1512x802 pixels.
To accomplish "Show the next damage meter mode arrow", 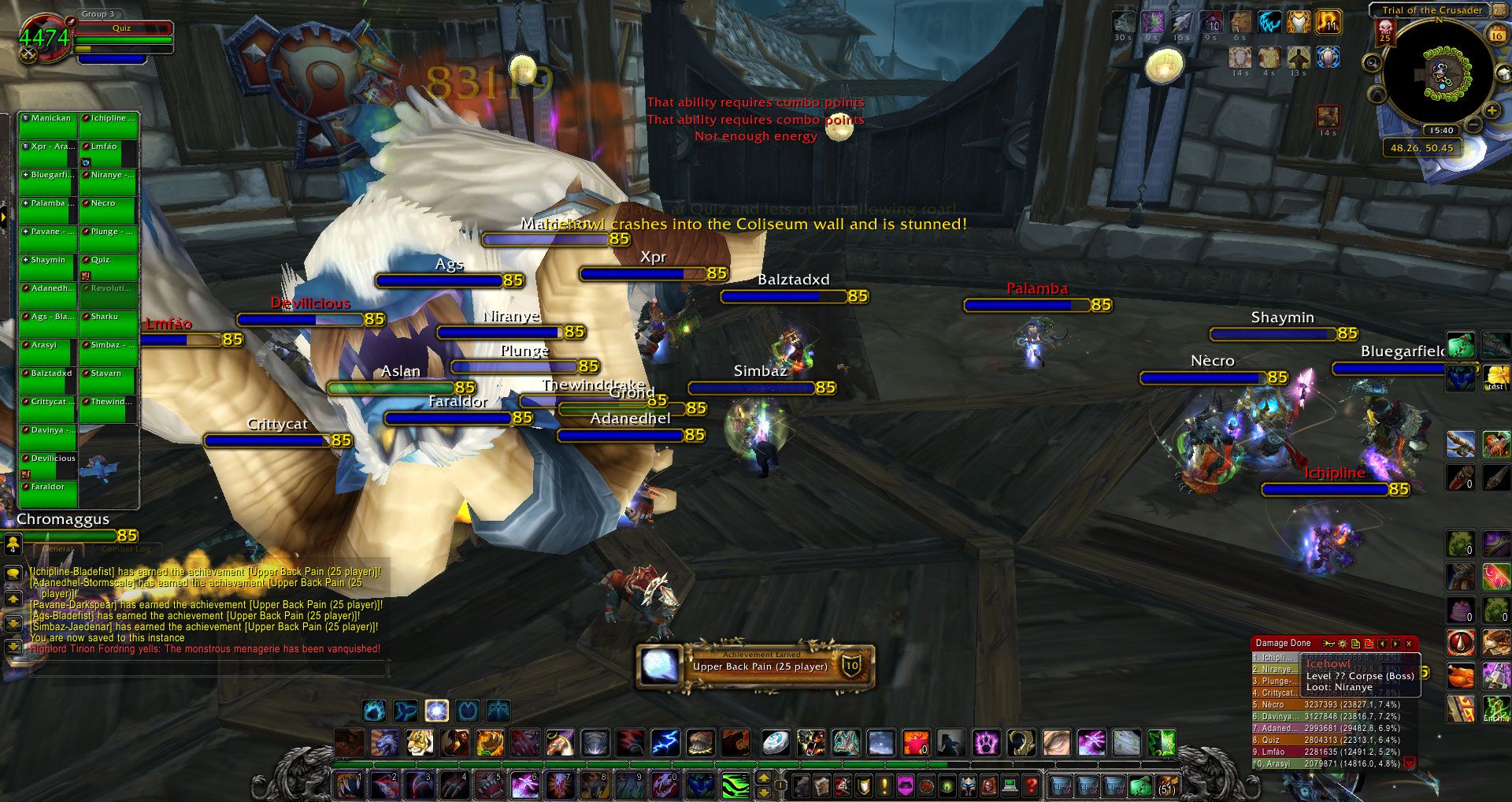I will [1395, 644].
